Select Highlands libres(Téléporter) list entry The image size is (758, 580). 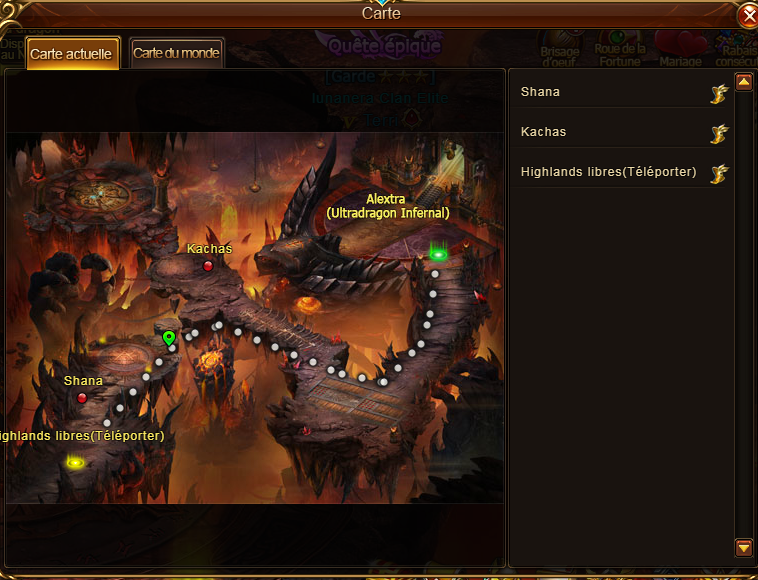tap(608, 172)
